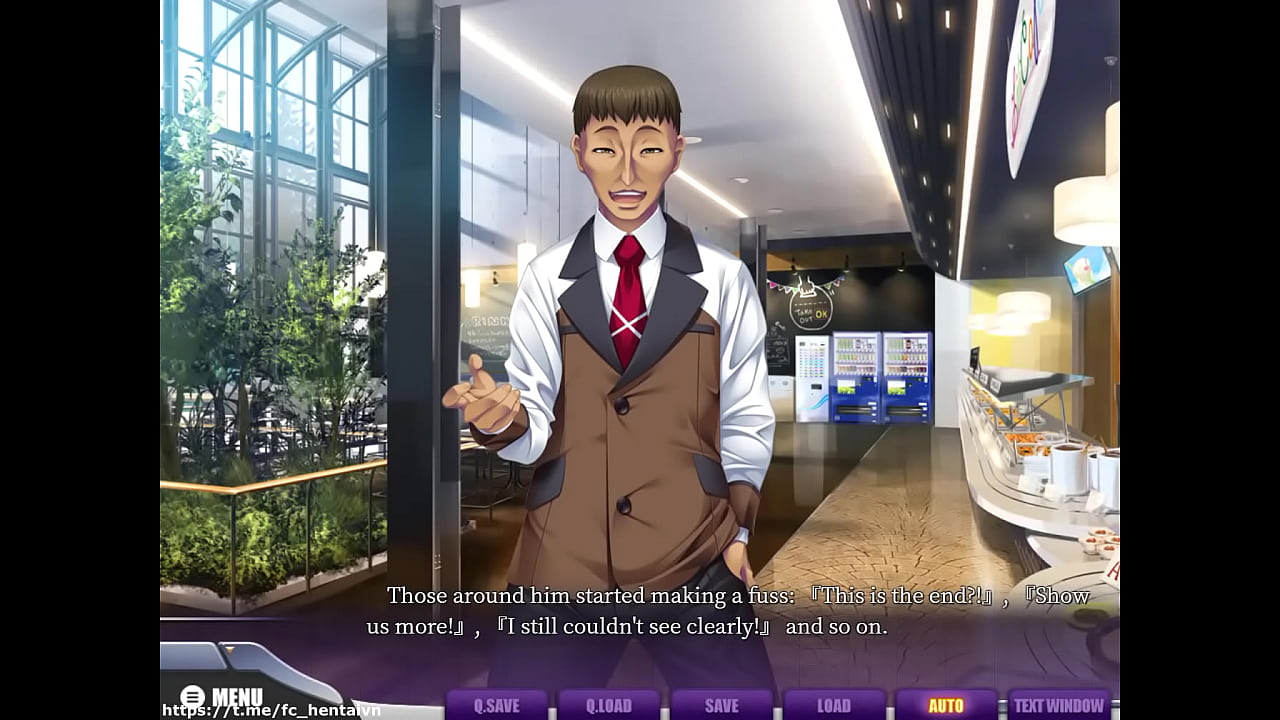Hide the TEXT WINDOW
Viewport: 1280px width, 720px height.
click(1060, 704)
